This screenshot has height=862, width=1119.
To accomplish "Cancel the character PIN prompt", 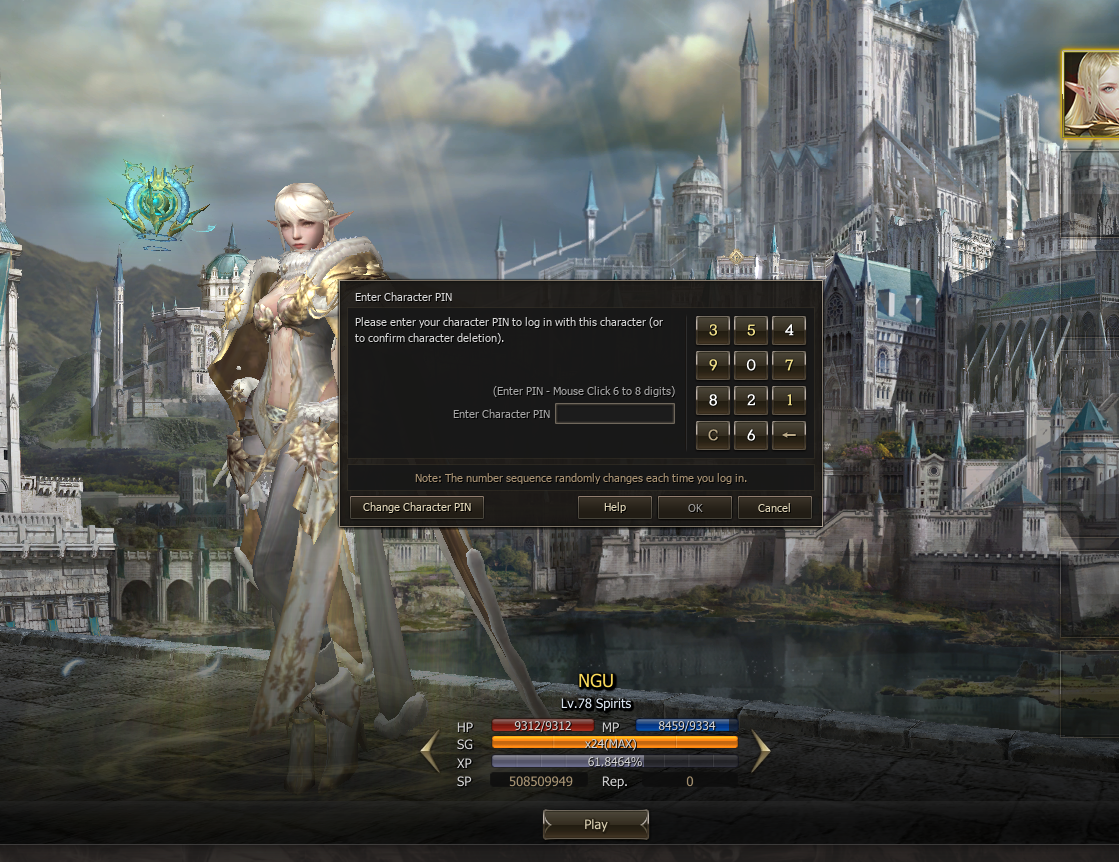I will coord(774,508).
